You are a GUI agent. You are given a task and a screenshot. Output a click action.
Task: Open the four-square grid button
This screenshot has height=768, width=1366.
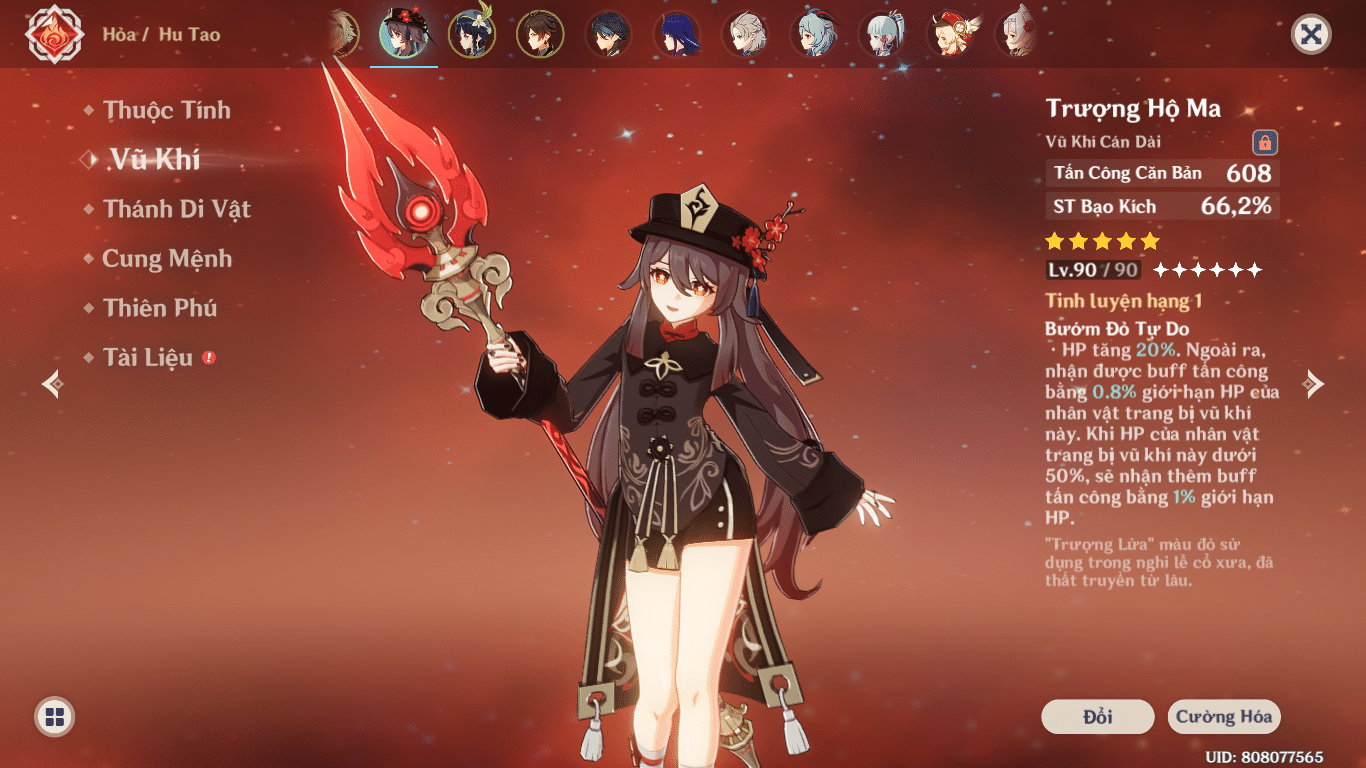click(55, 716)
